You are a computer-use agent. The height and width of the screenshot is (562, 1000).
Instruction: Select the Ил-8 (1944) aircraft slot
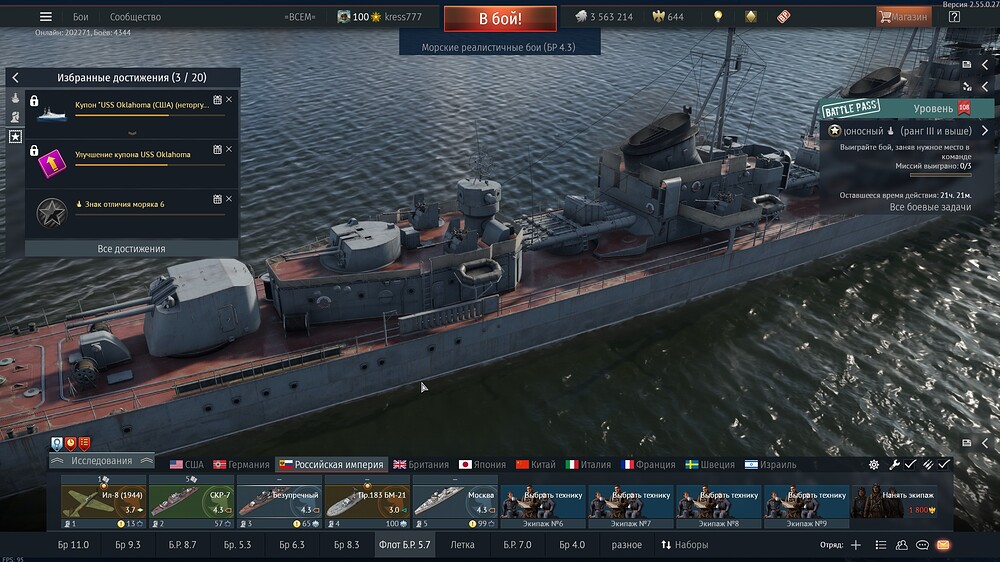[x=104, y=501]
